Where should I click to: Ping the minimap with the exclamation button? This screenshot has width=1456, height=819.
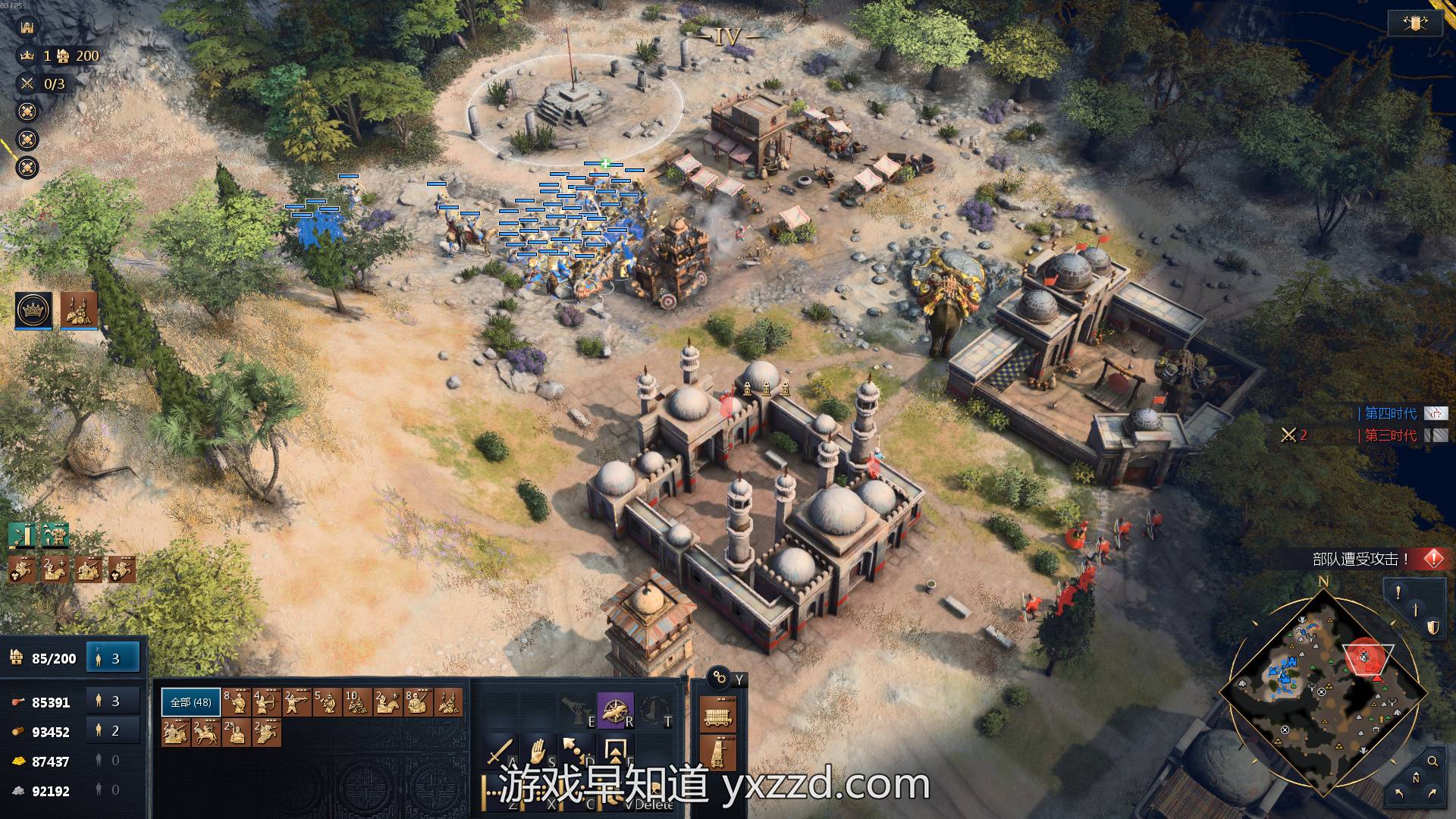(1398, 593)
